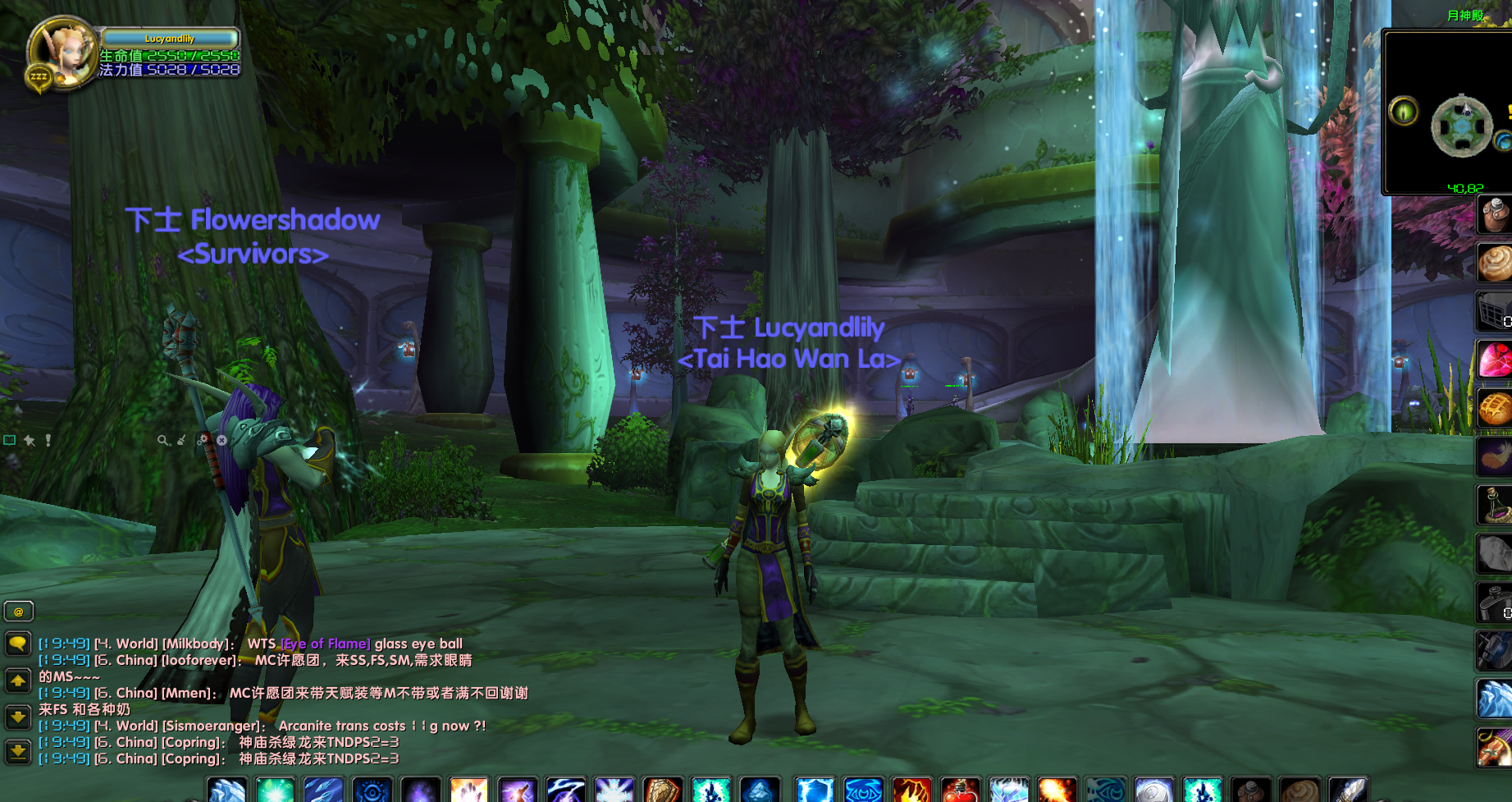Click the green cat-eye tracking button

[x=1404, y=111]
